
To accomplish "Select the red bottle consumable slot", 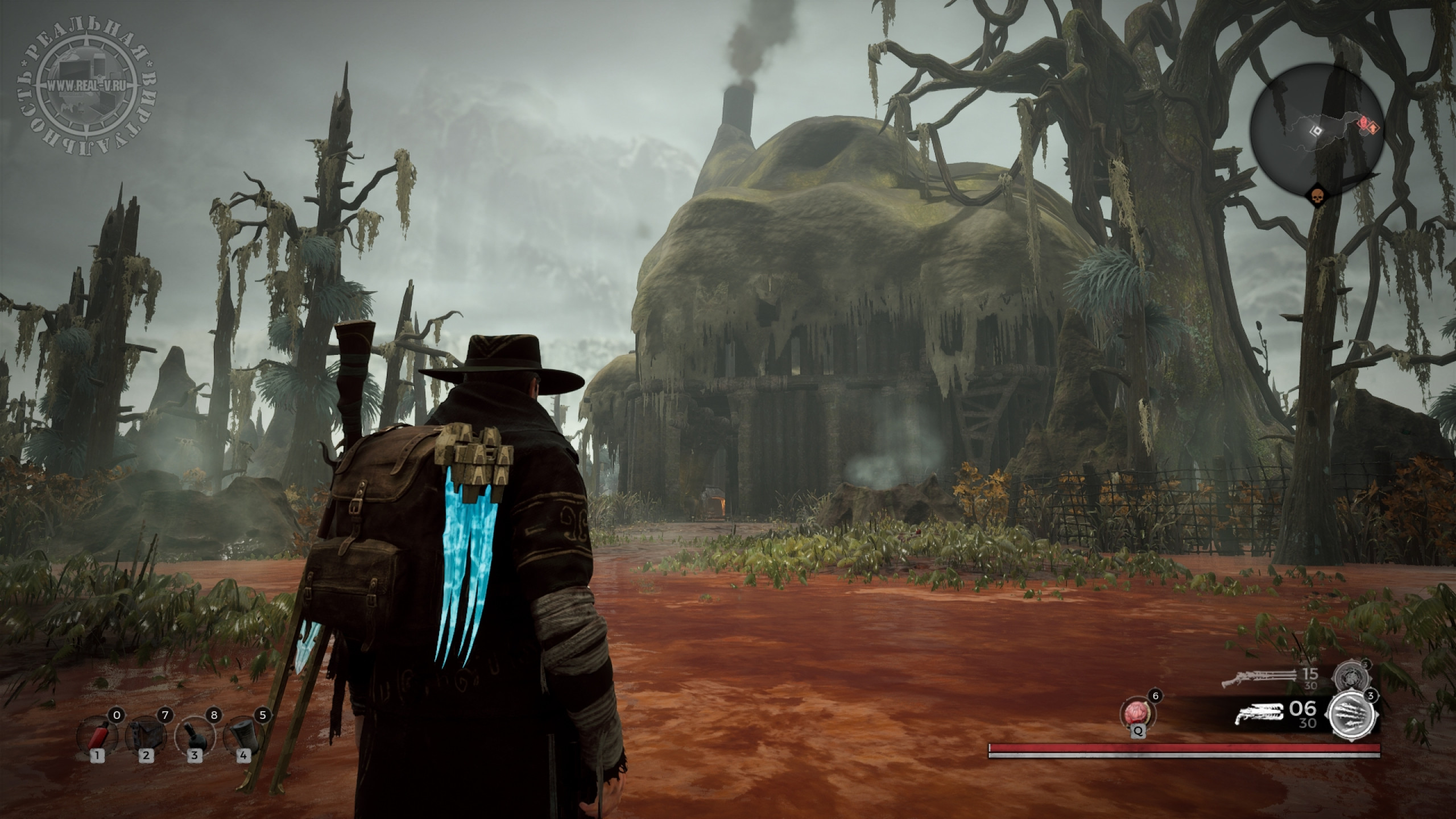I will click(x=97, y=735).
